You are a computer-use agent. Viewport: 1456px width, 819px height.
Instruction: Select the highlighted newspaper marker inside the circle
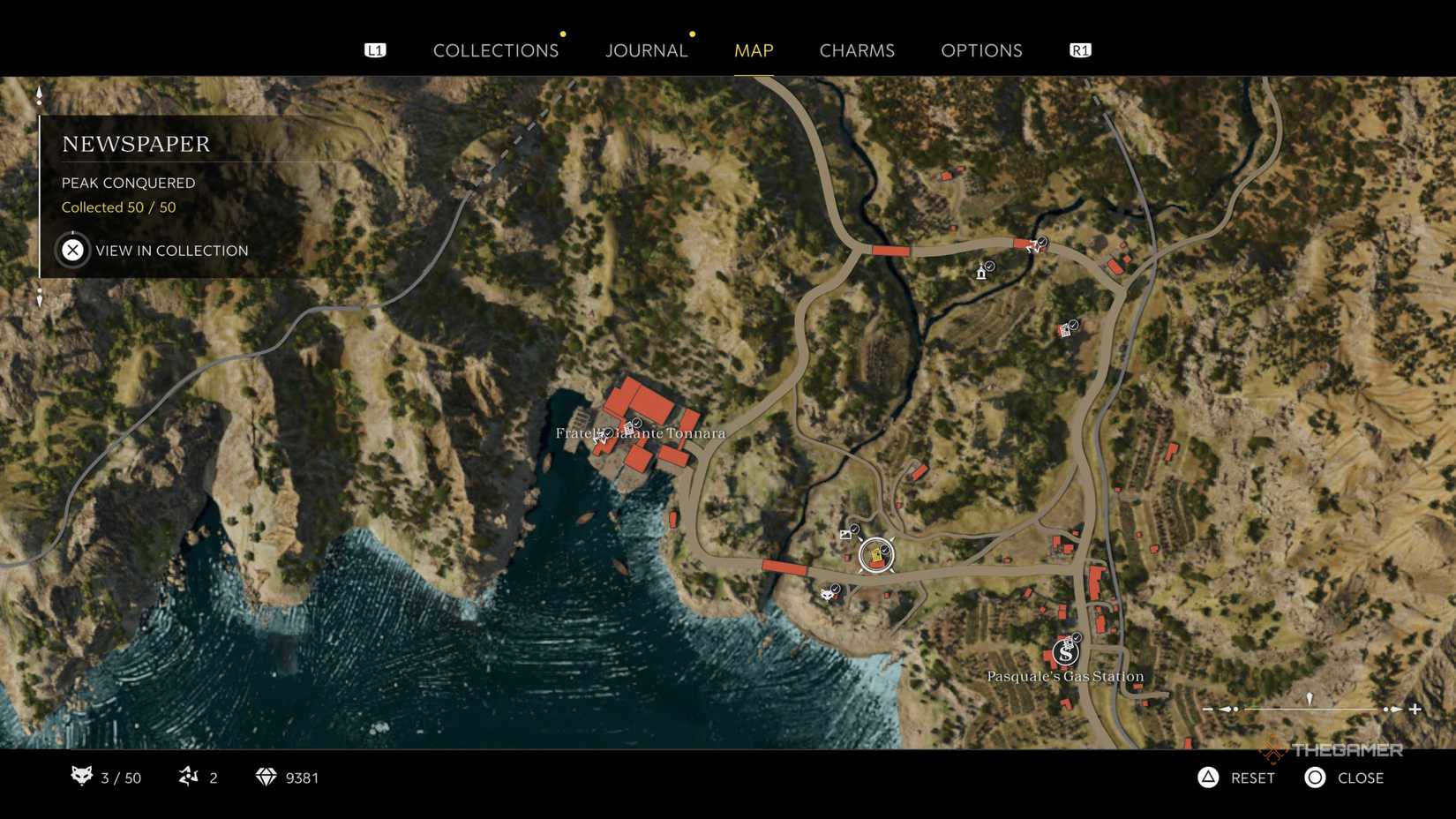(874, 555)
